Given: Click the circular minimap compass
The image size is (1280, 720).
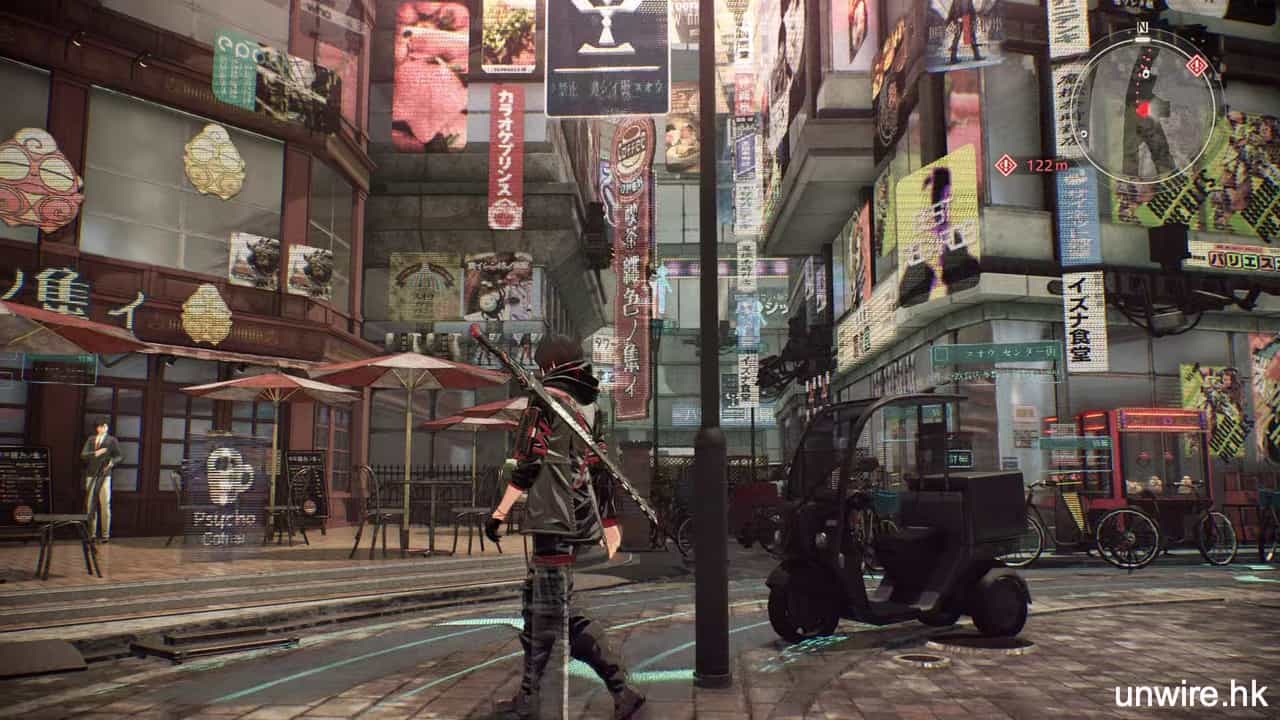Looking at the screenshot, I should (x=1143, y=105).
